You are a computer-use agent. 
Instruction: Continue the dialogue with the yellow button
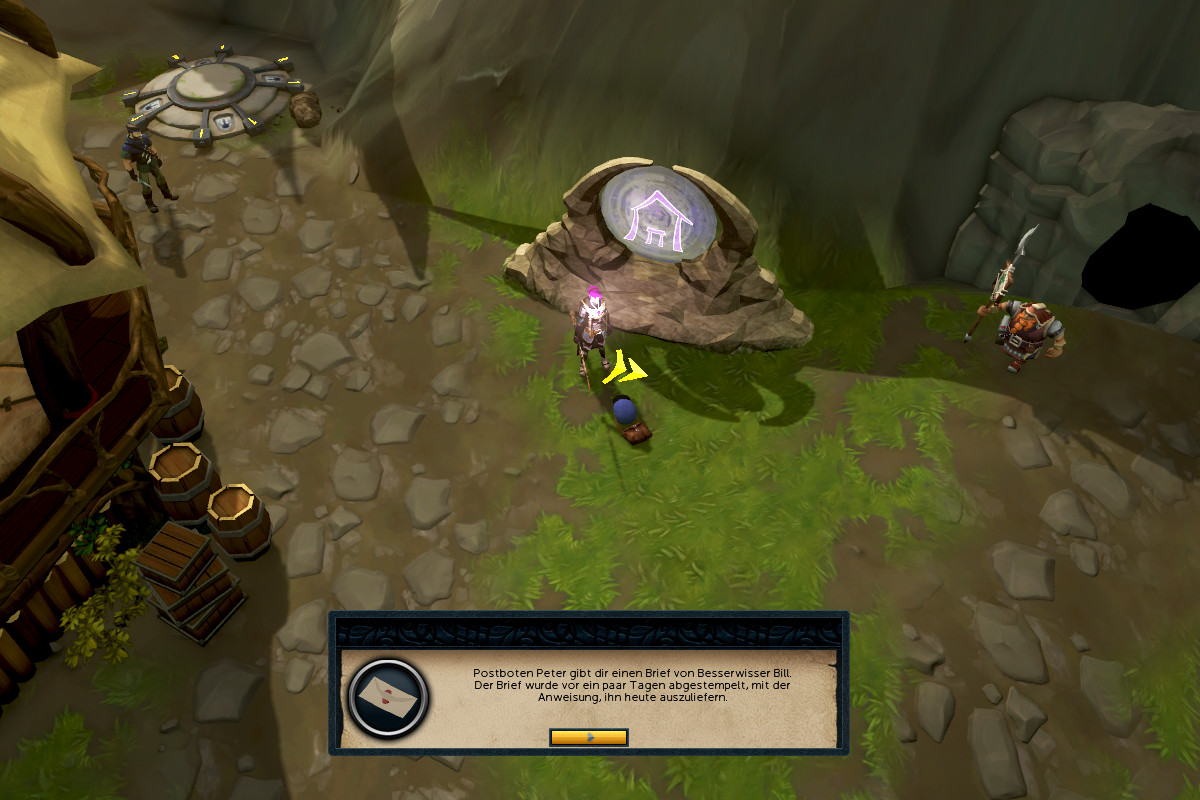[x=589, y=737]
